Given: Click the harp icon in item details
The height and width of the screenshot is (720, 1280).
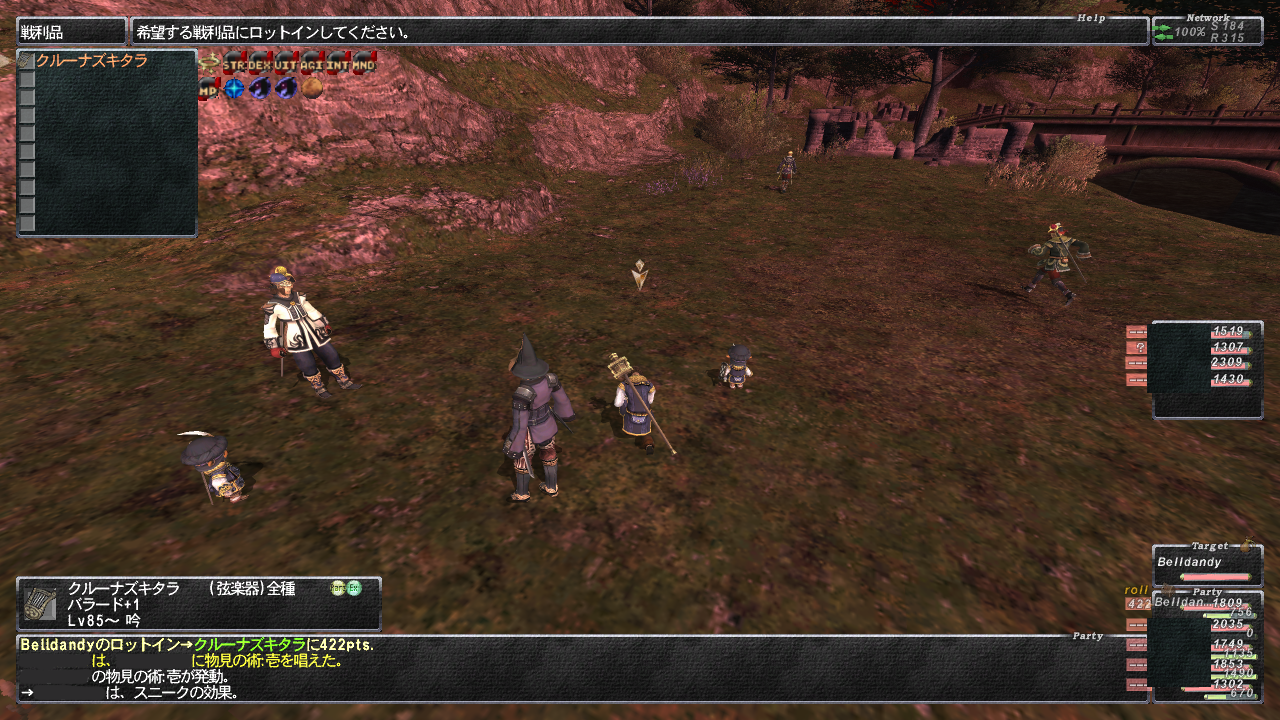Looking at the screenshot, I should [40, 603].
